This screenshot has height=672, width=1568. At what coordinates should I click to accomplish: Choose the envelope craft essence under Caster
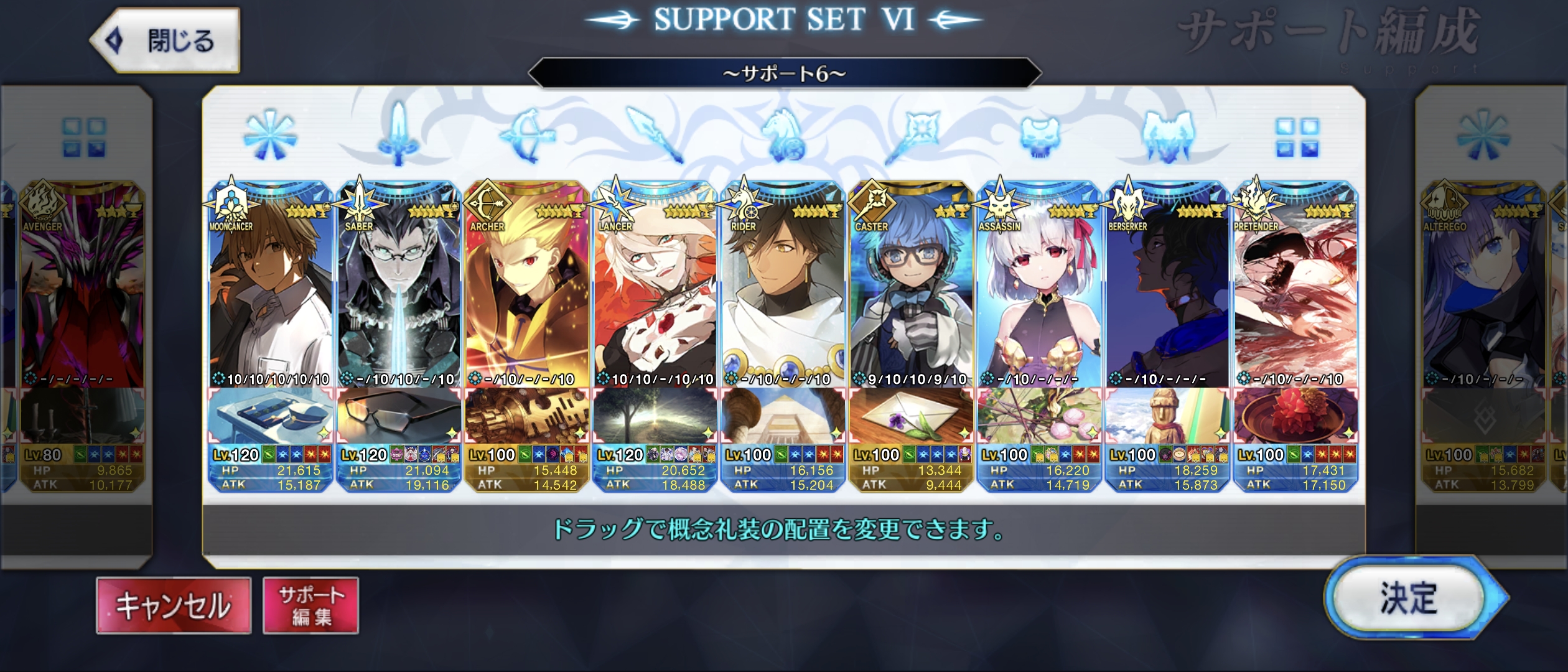tap(912, 416)
